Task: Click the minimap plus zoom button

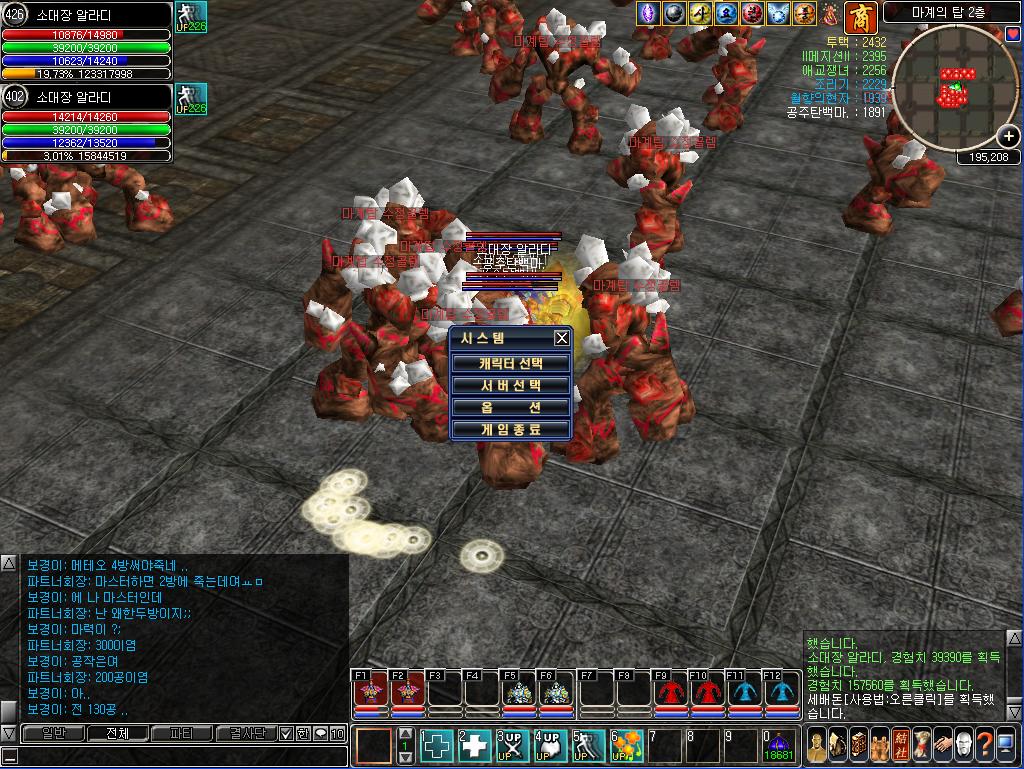Action: [x=1009, y=138]
